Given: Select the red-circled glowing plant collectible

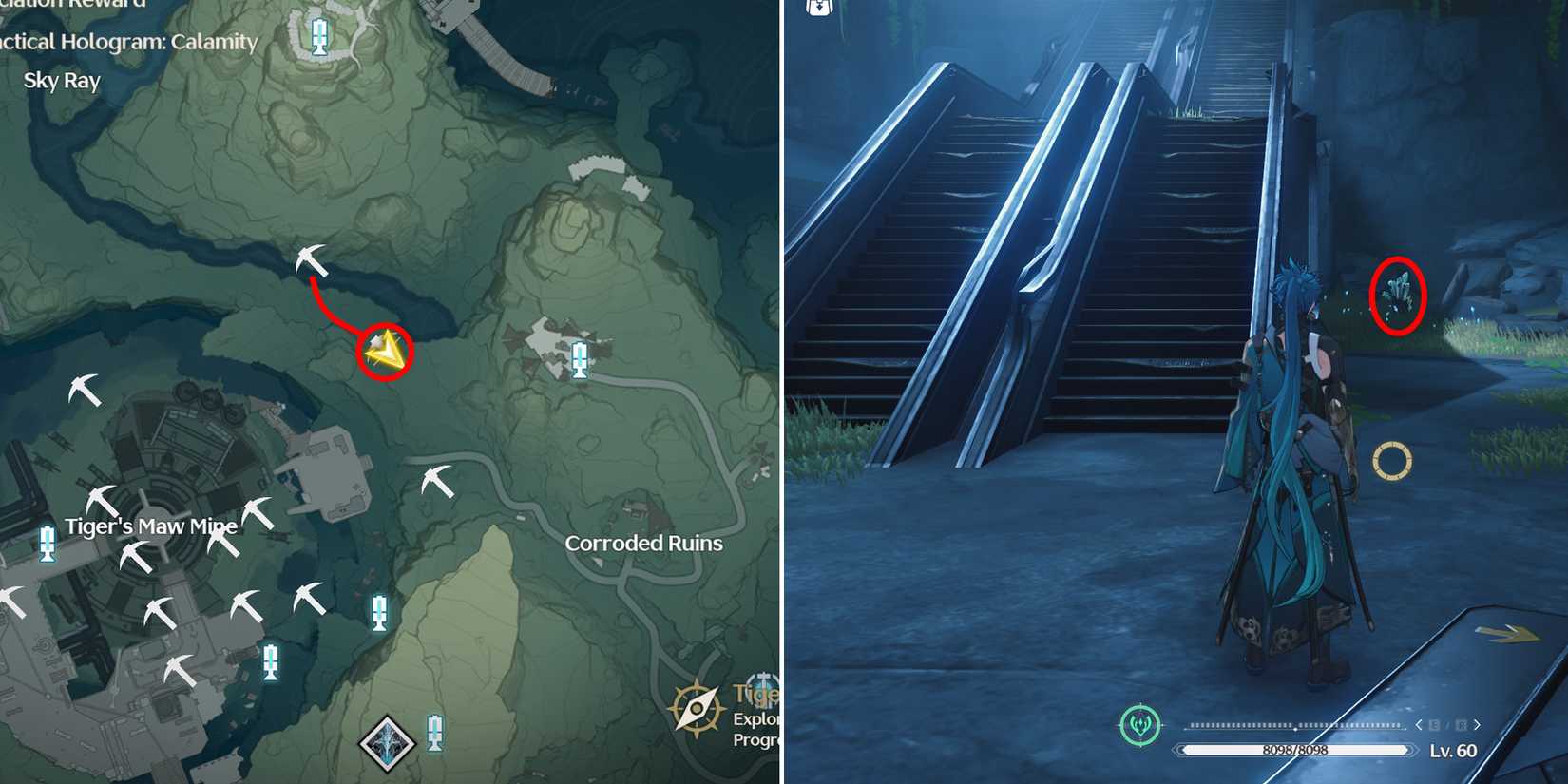Looking at the screenshot, I should pos(1399,296).
